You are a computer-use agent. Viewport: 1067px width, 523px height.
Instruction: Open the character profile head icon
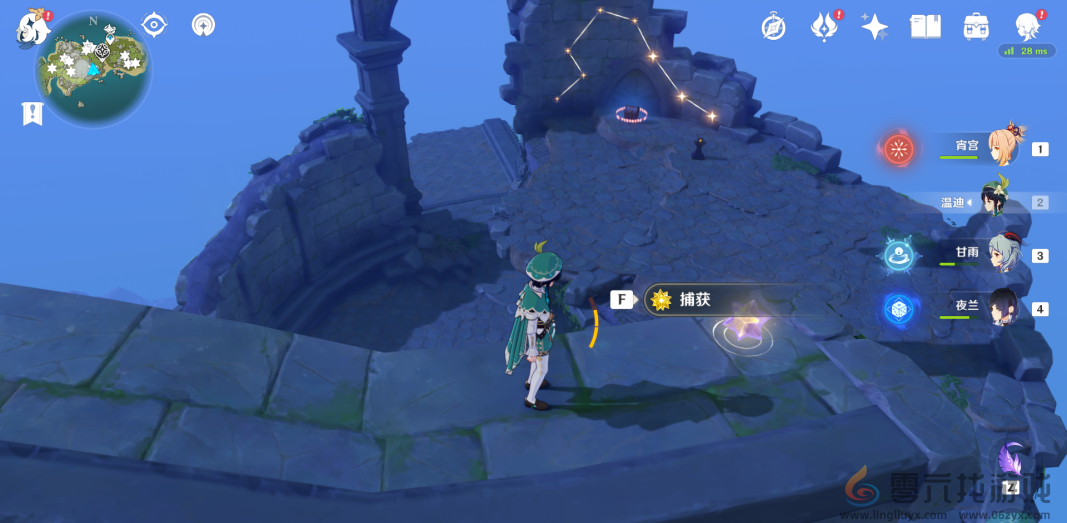pos(1027,26)
